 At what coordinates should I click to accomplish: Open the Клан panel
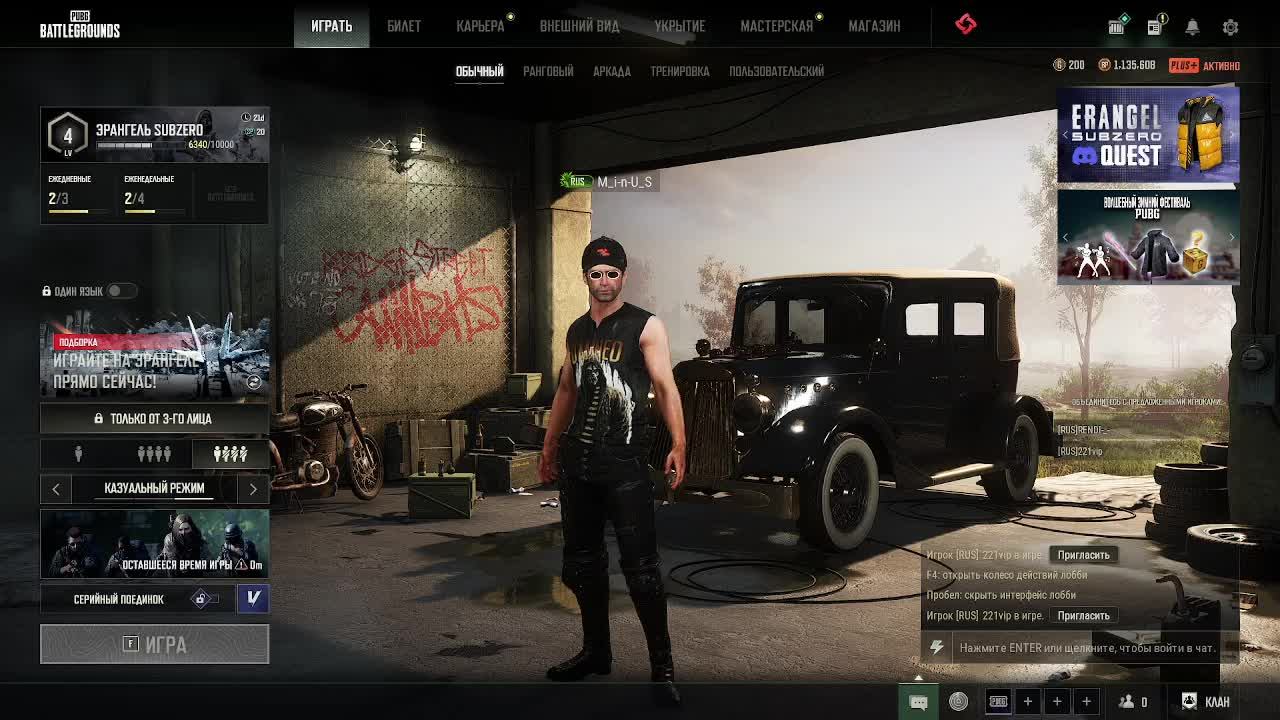point(1206,702)
